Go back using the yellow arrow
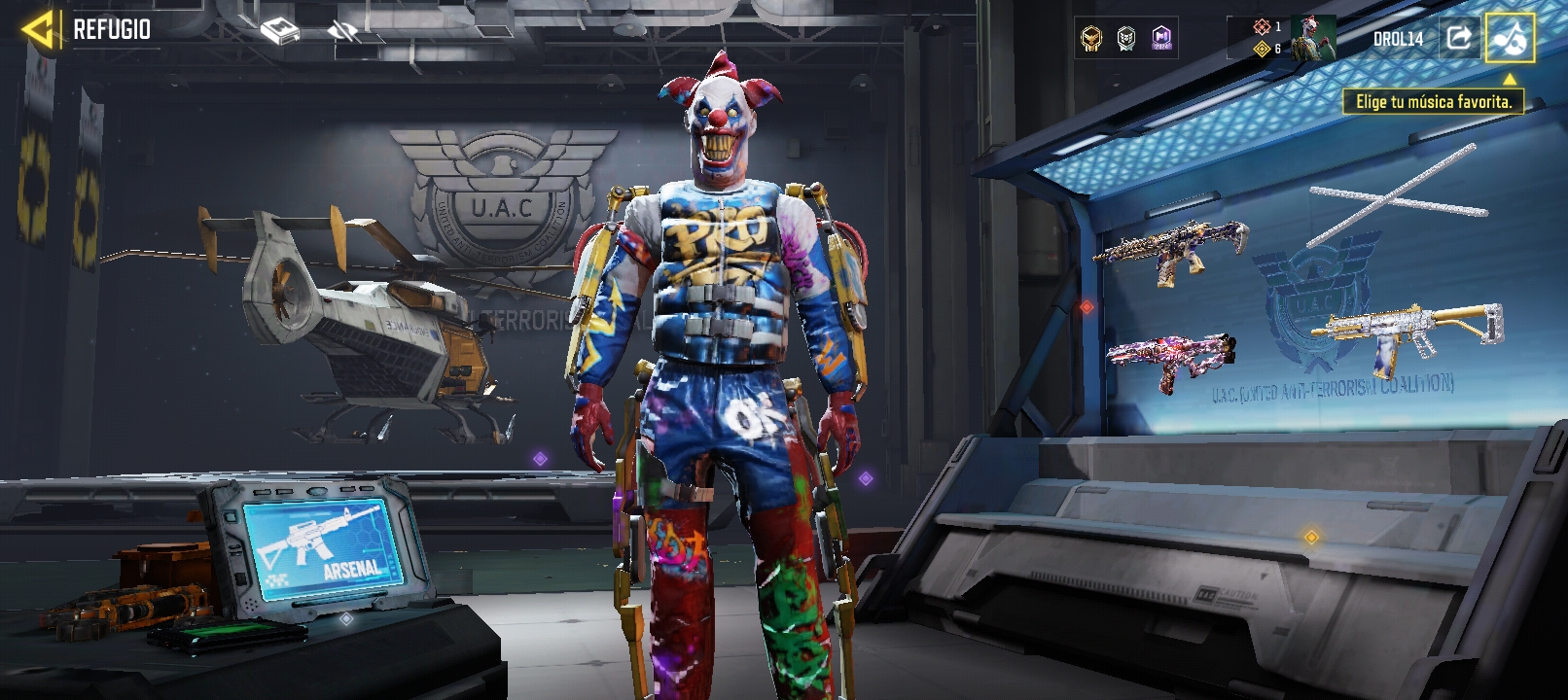The height and width of the screenshot is (700, 1568). [x=39, y=30]
